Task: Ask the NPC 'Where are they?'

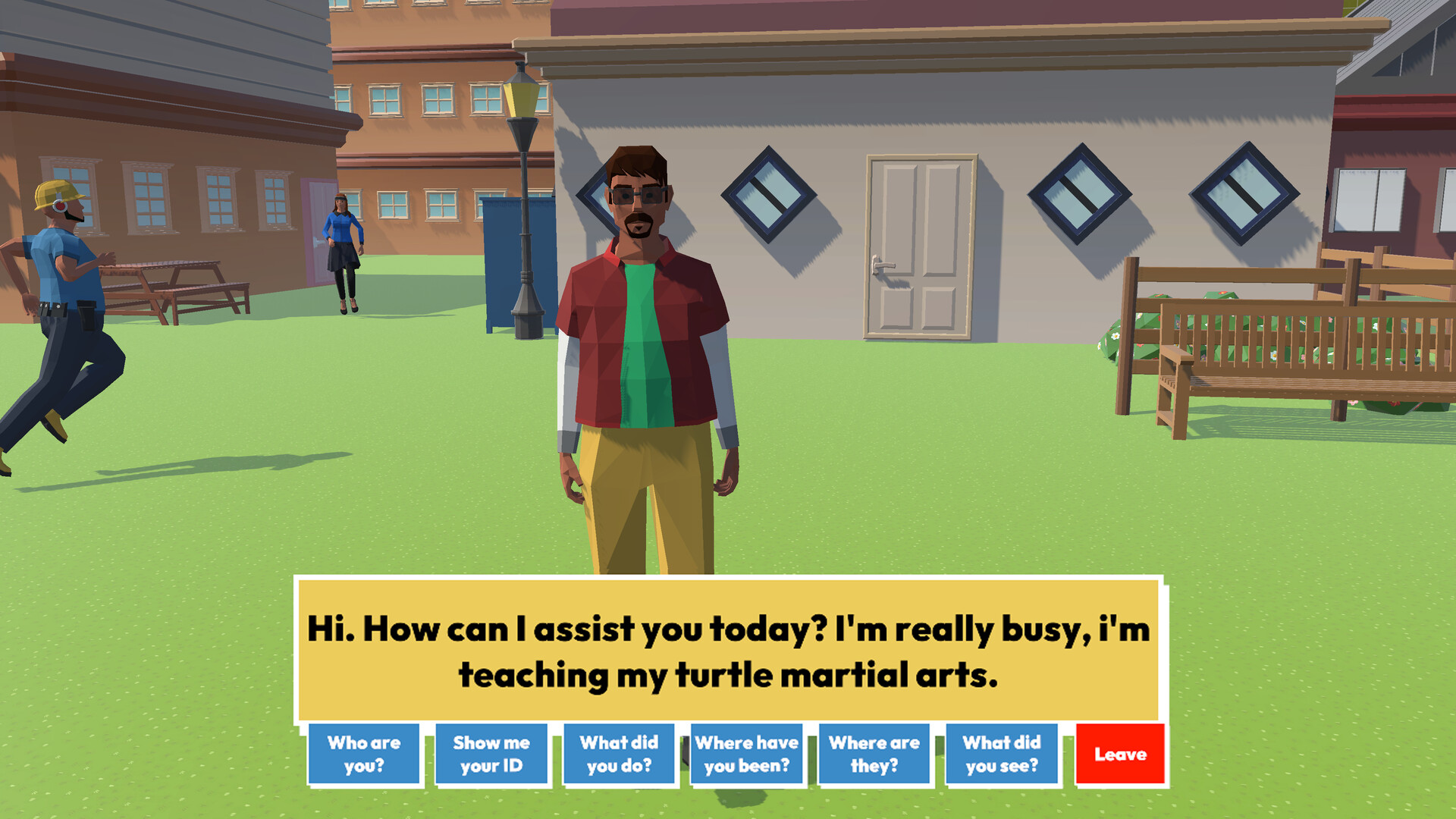Action: pyautogui.click(x=874, y=754)
